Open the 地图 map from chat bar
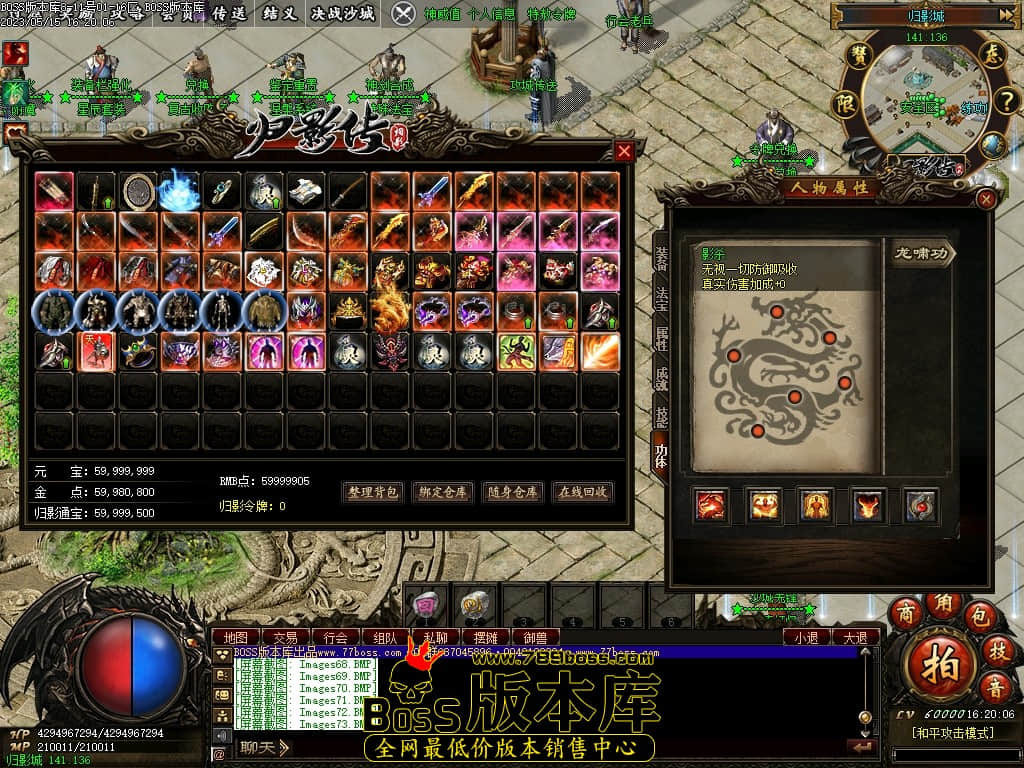Viewport: 1024px width, 768px height. 236,637
